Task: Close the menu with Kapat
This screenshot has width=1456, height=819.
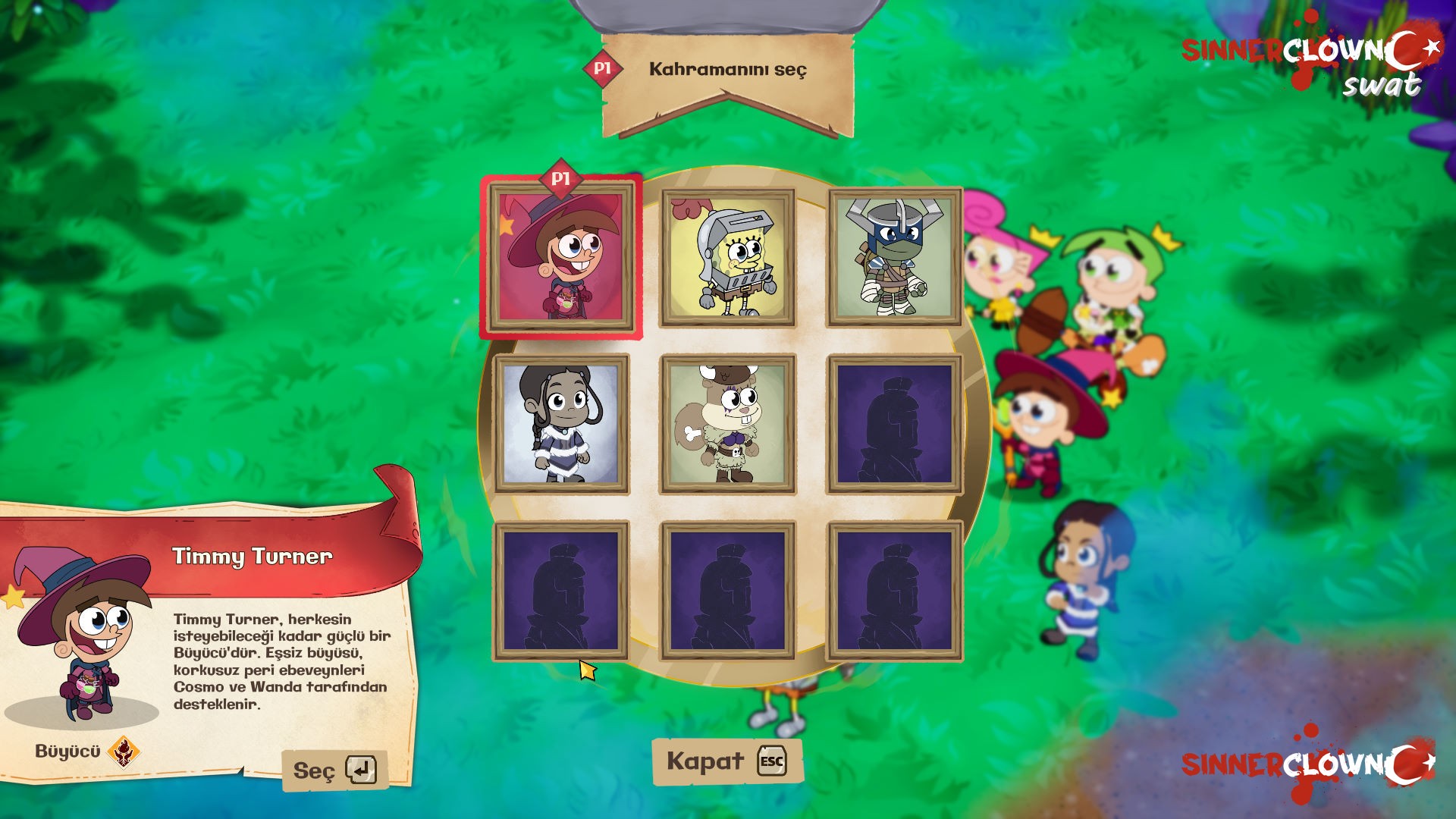Action: 726,761
